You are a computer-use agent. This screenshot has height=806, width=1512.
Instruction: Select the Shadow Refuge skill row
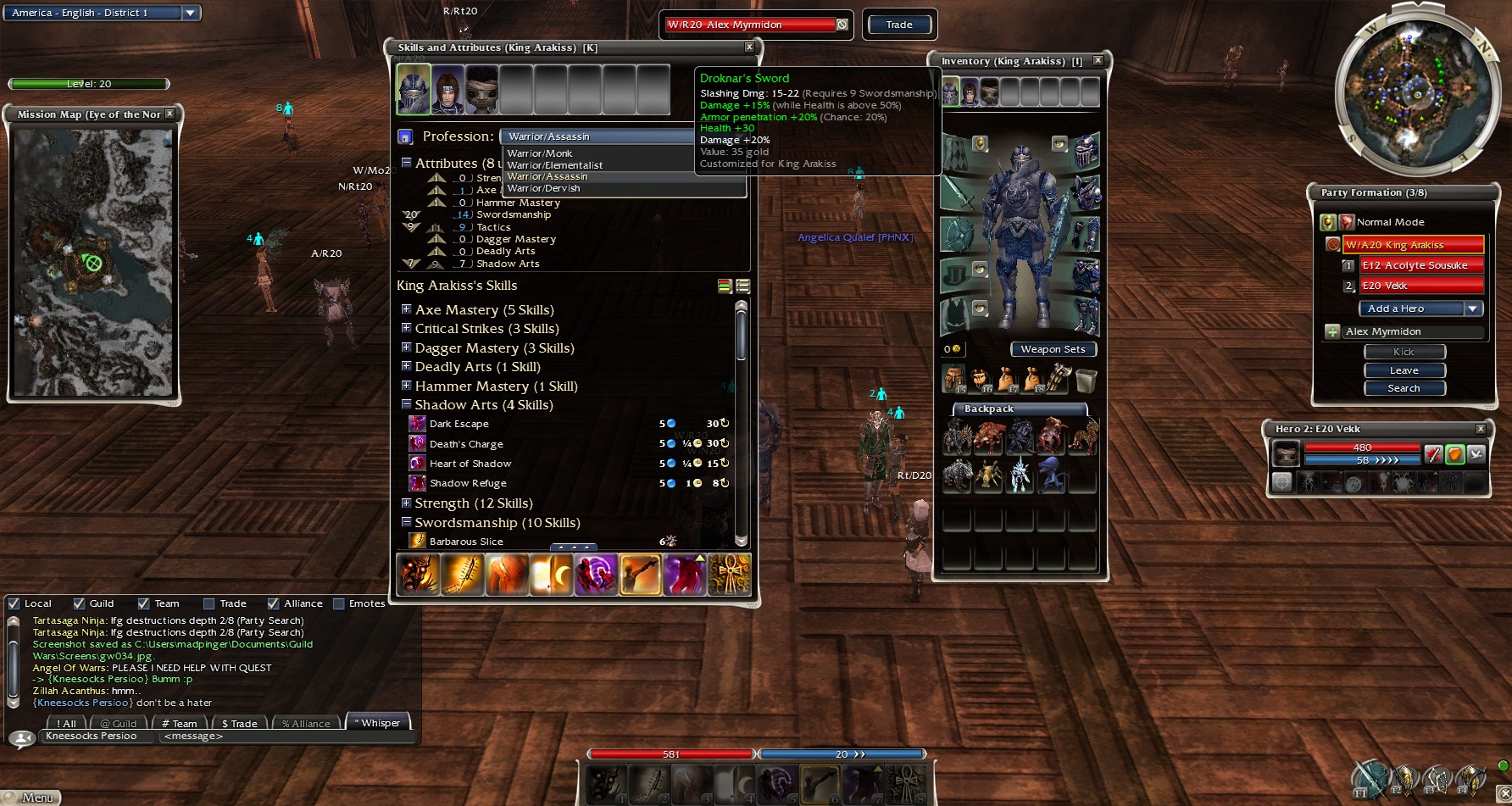click(468, 483)
